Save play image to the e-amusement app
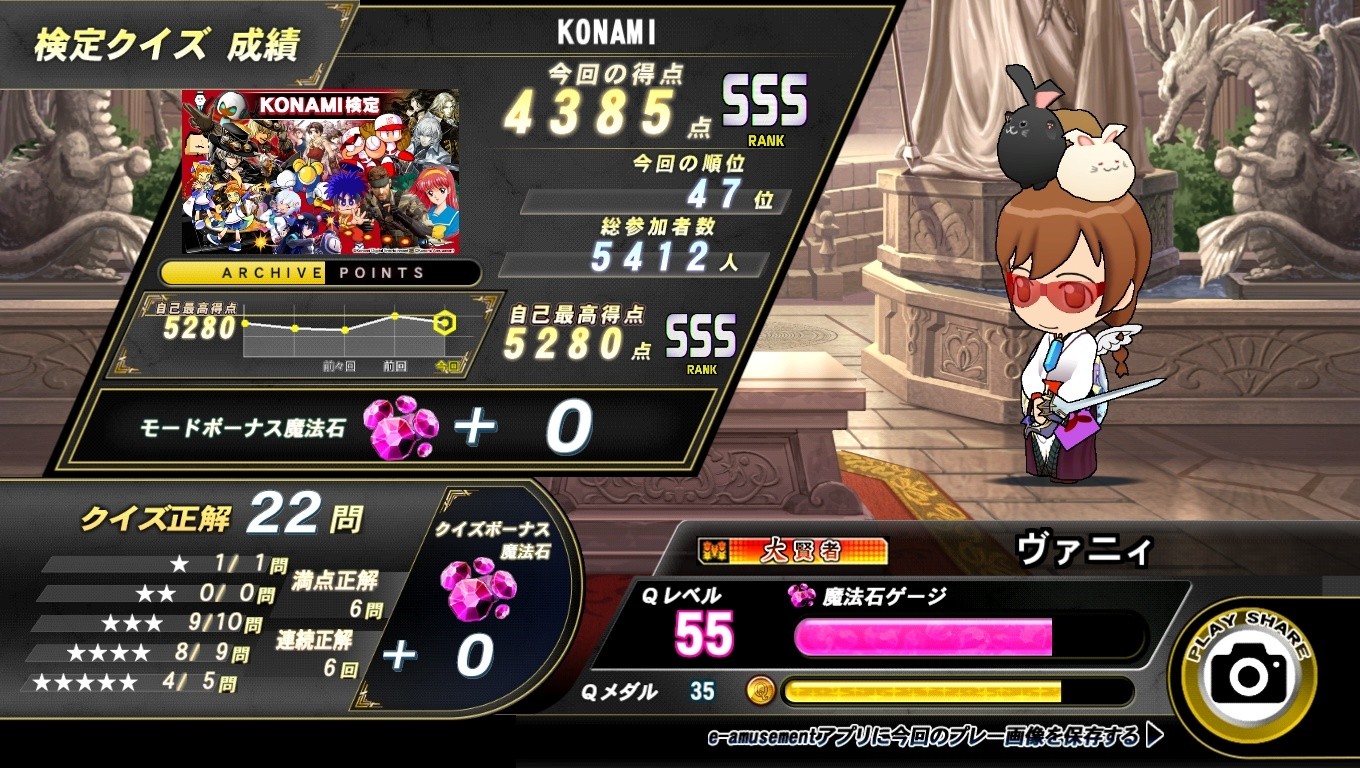1360x768 pixels. point(934,737)
